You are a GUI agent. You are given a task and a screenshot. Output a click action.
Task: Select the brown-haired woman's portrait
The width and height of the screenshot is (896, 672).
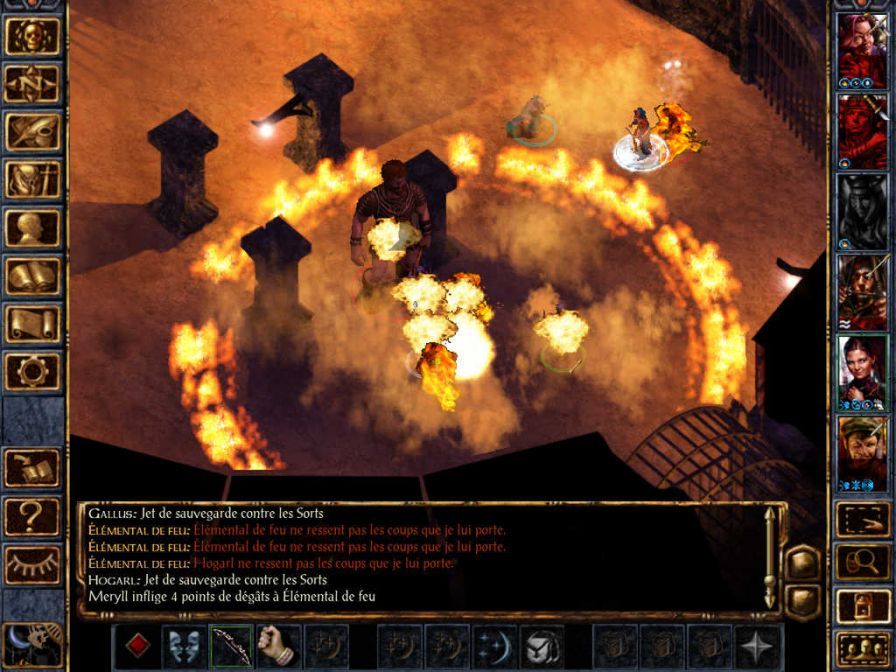(x=862, y=367)
